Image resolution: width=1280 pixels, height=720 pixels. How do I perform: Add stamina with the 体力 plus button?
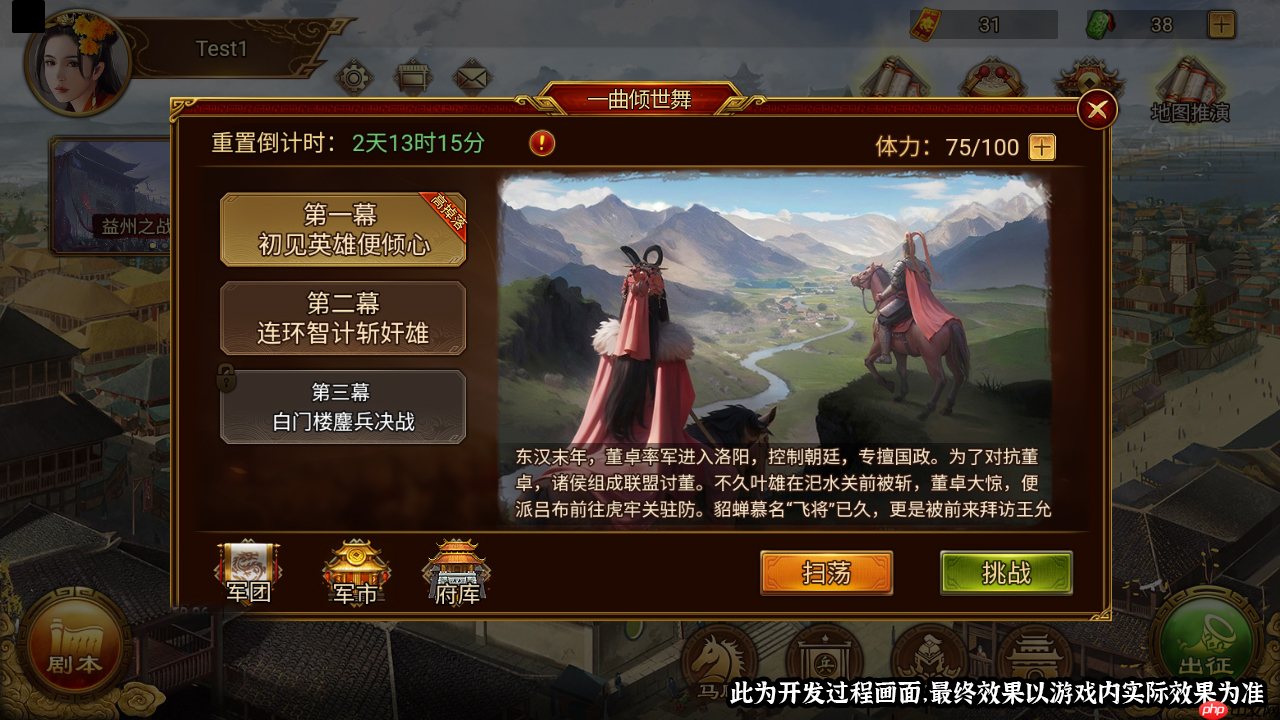[x=1043, y=148]
